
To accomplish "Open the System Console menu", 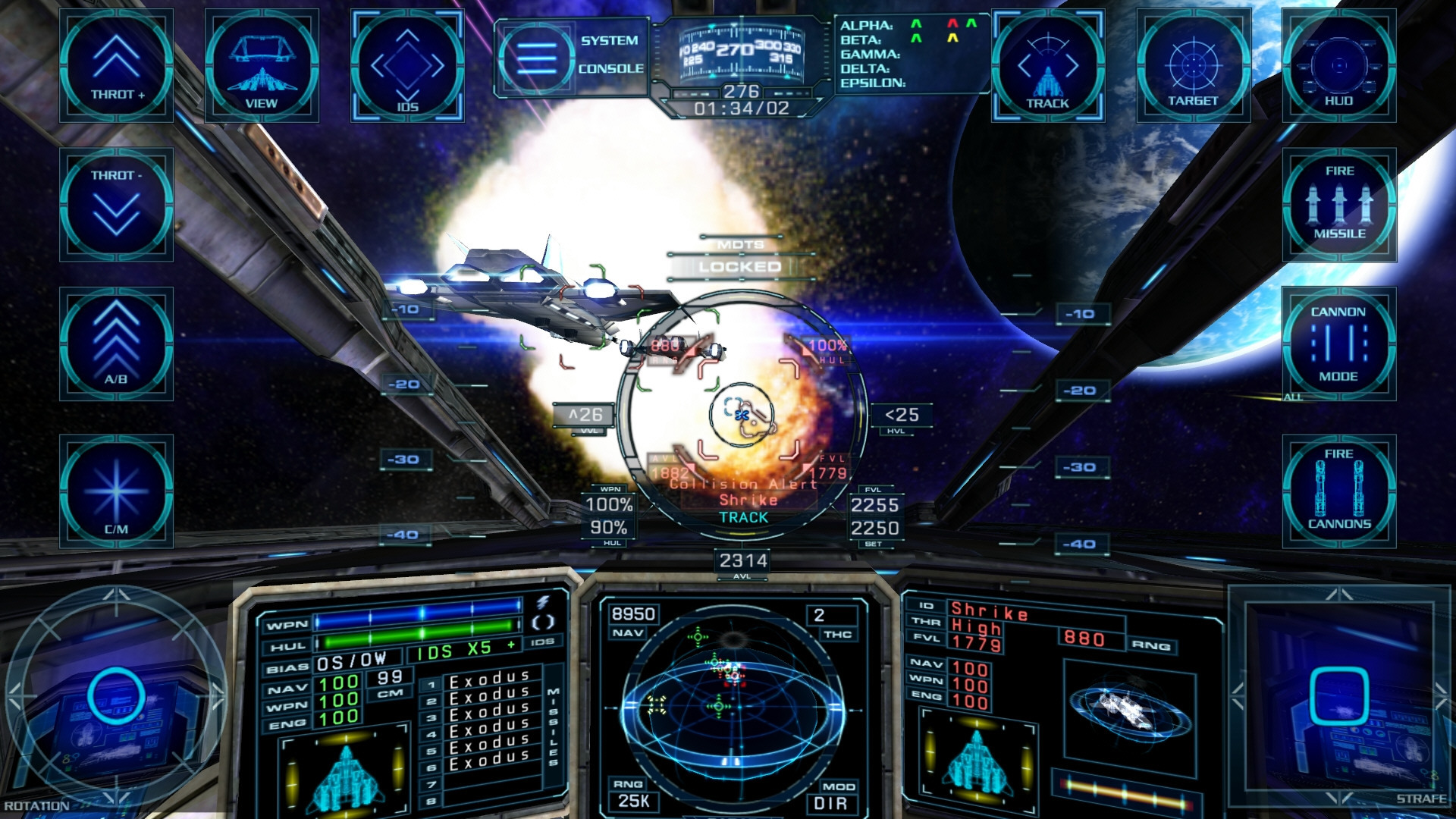I will point(570,55).
